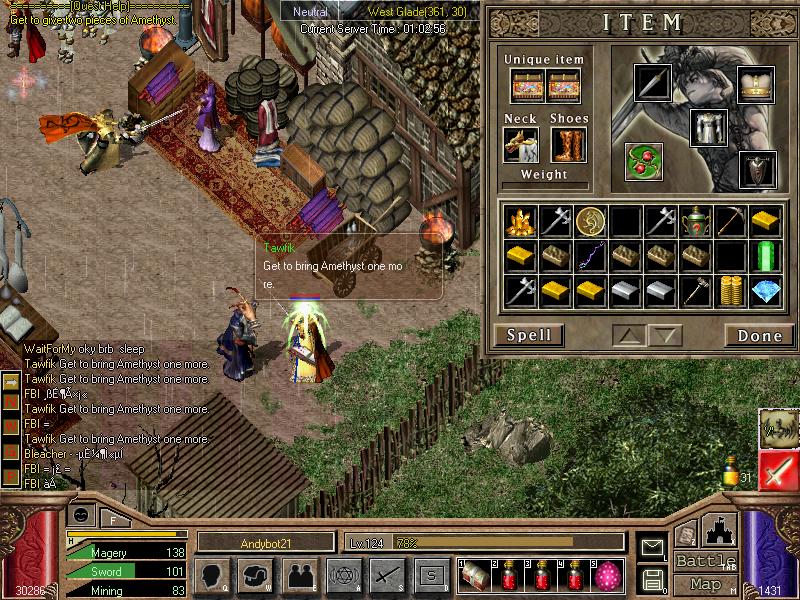Use the pink spotted egg hotbar item
800x600 pixels.
click(607, 574)
